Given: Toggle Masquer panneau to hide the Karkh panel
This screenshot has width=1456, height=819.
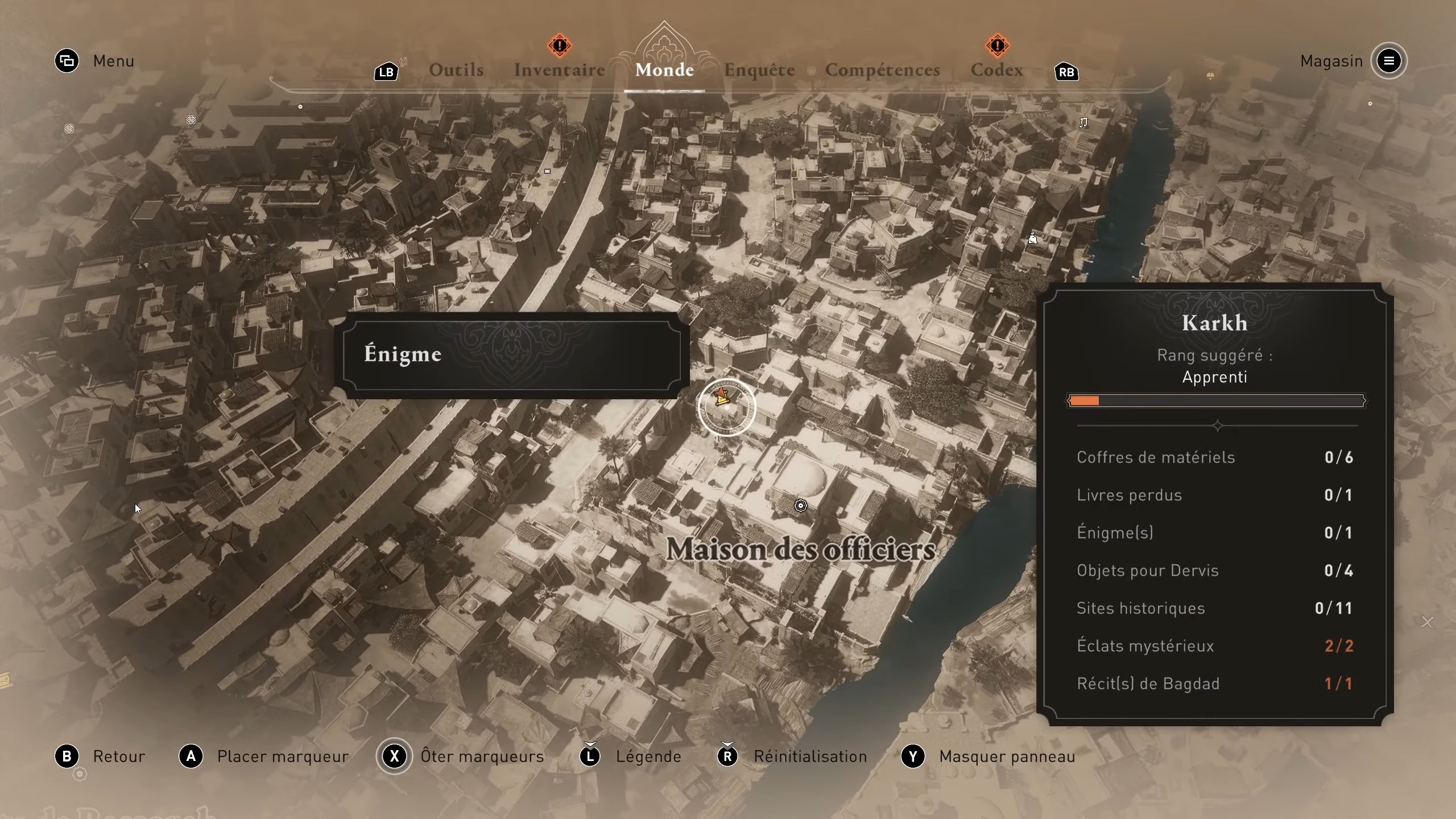Looking at the screenshot, I should coord(1008,756).
